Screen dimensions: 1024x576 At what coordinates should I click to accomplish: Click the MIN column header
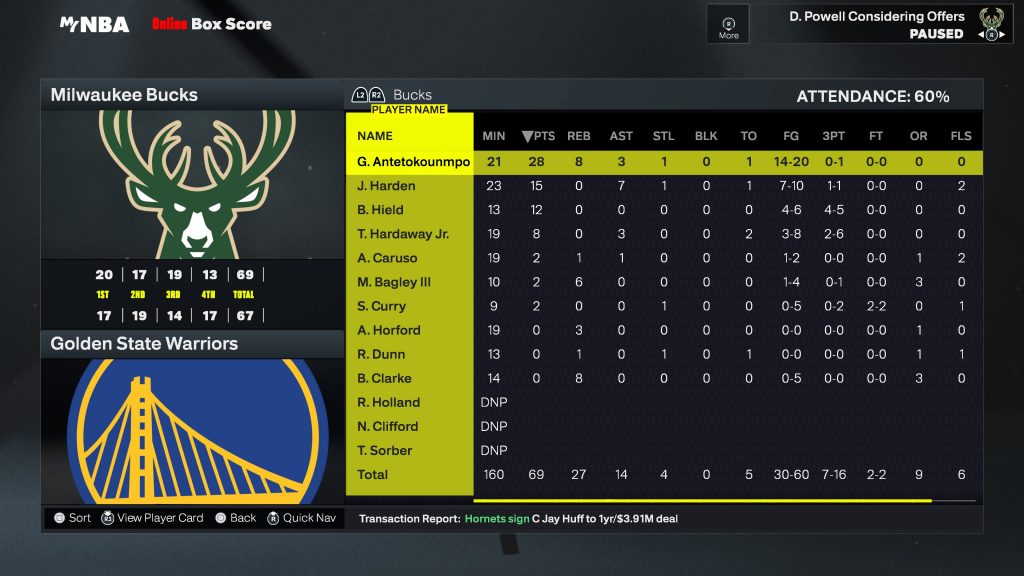pos(493,136)
